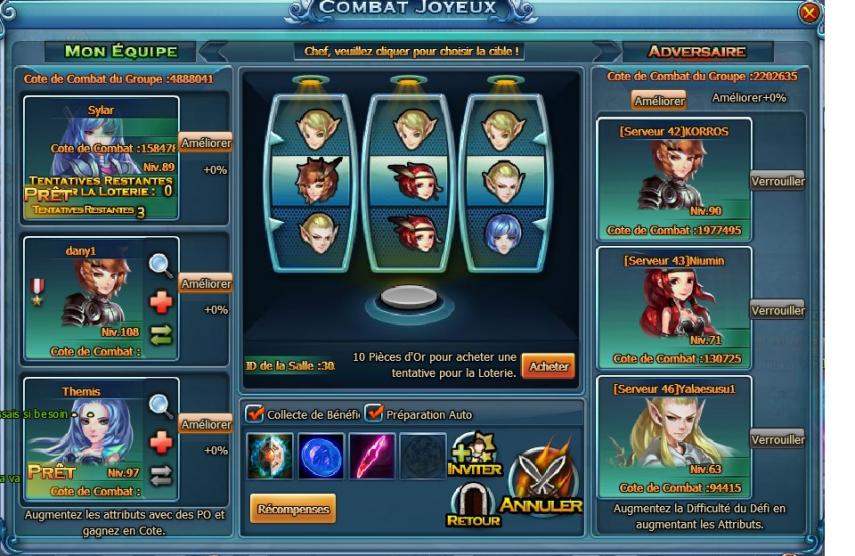The width and height of the screenshot is (855, 556).
Task: Toggle the Collecte de Bénéfice checkbox
Action: tap(255, 414)
